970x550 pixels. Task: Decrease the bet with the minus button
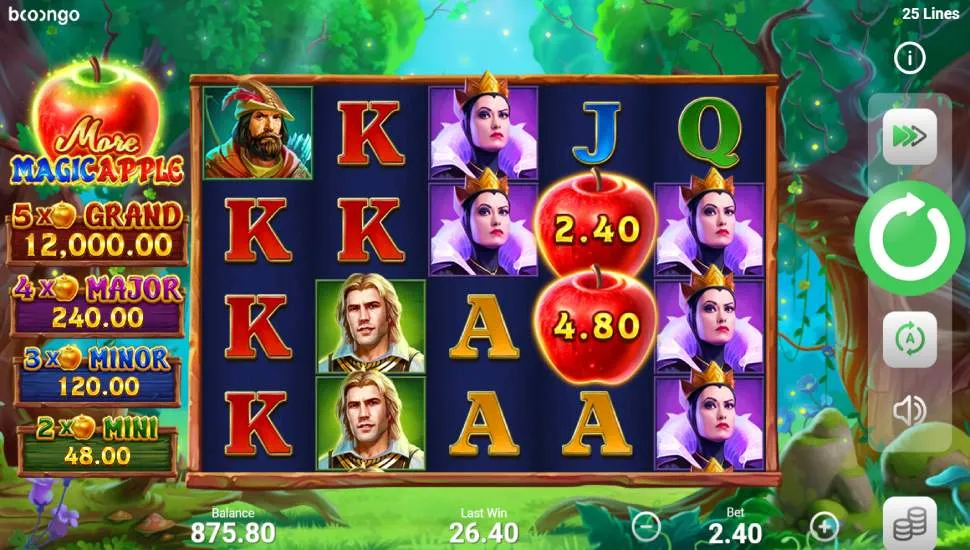(647, 524)
